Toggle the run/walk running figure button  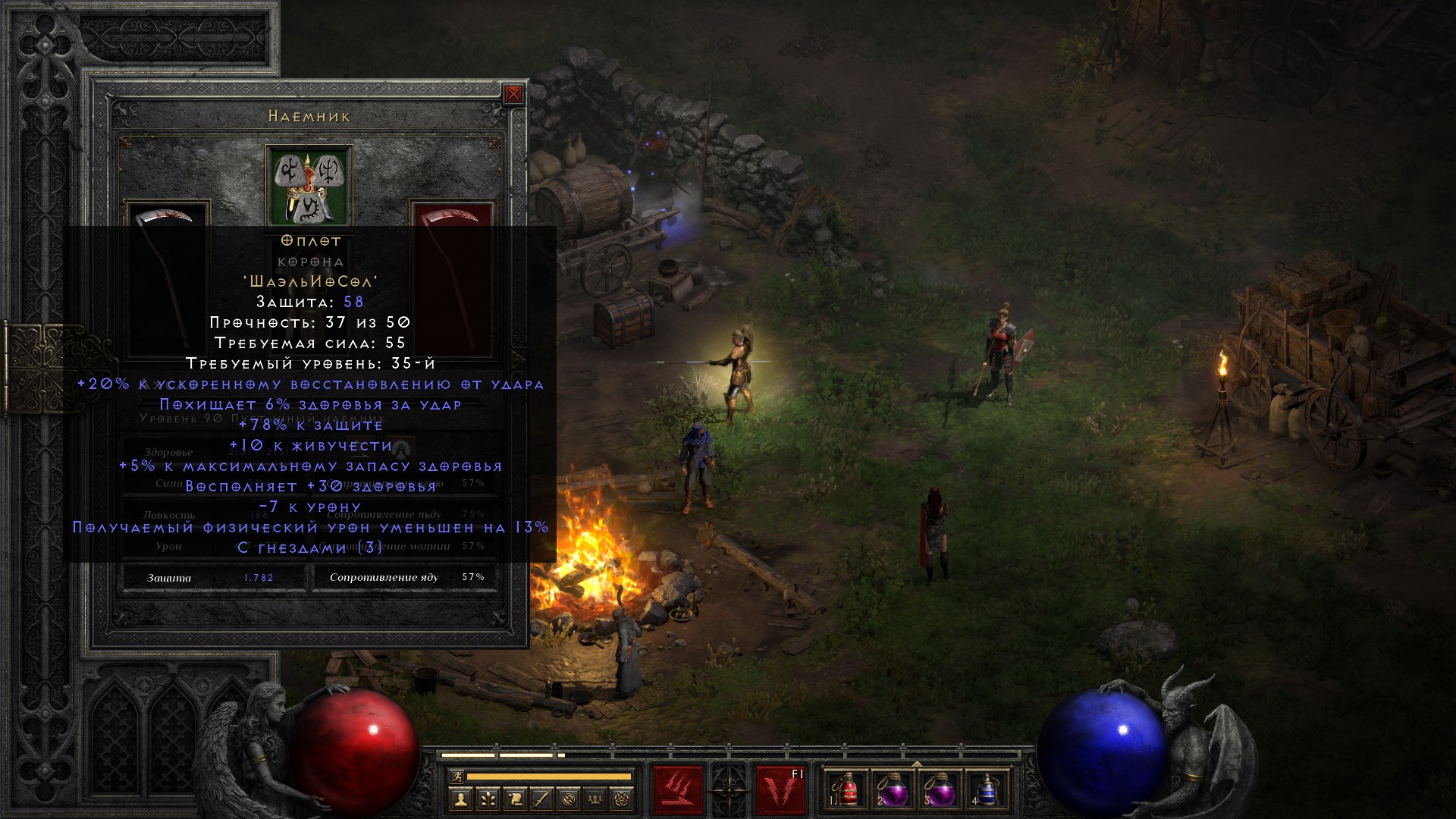pyautogui.click(x=457, y=777)
